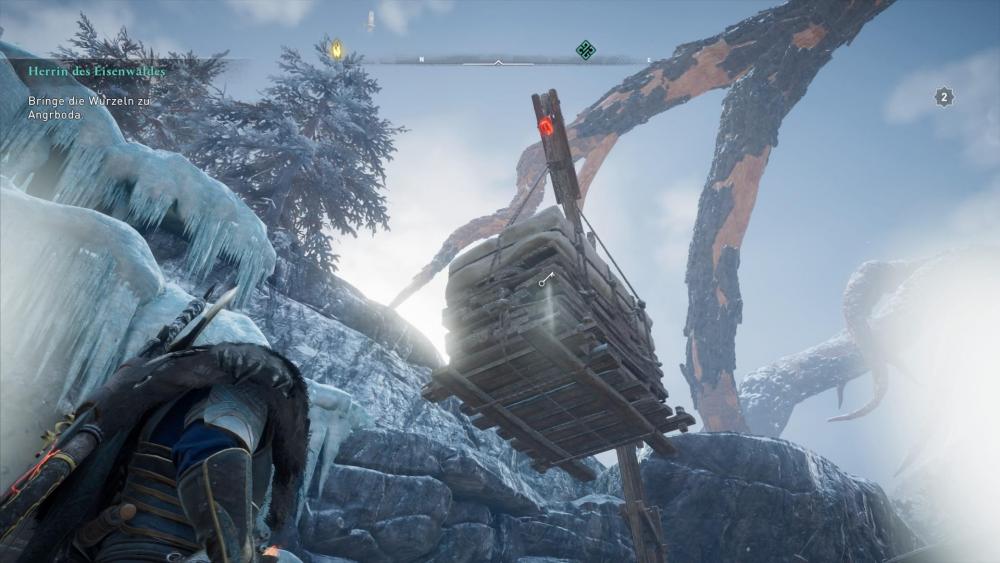Open the 'Herrin des Eisenwaldes' quest tracker

point(97,71)
